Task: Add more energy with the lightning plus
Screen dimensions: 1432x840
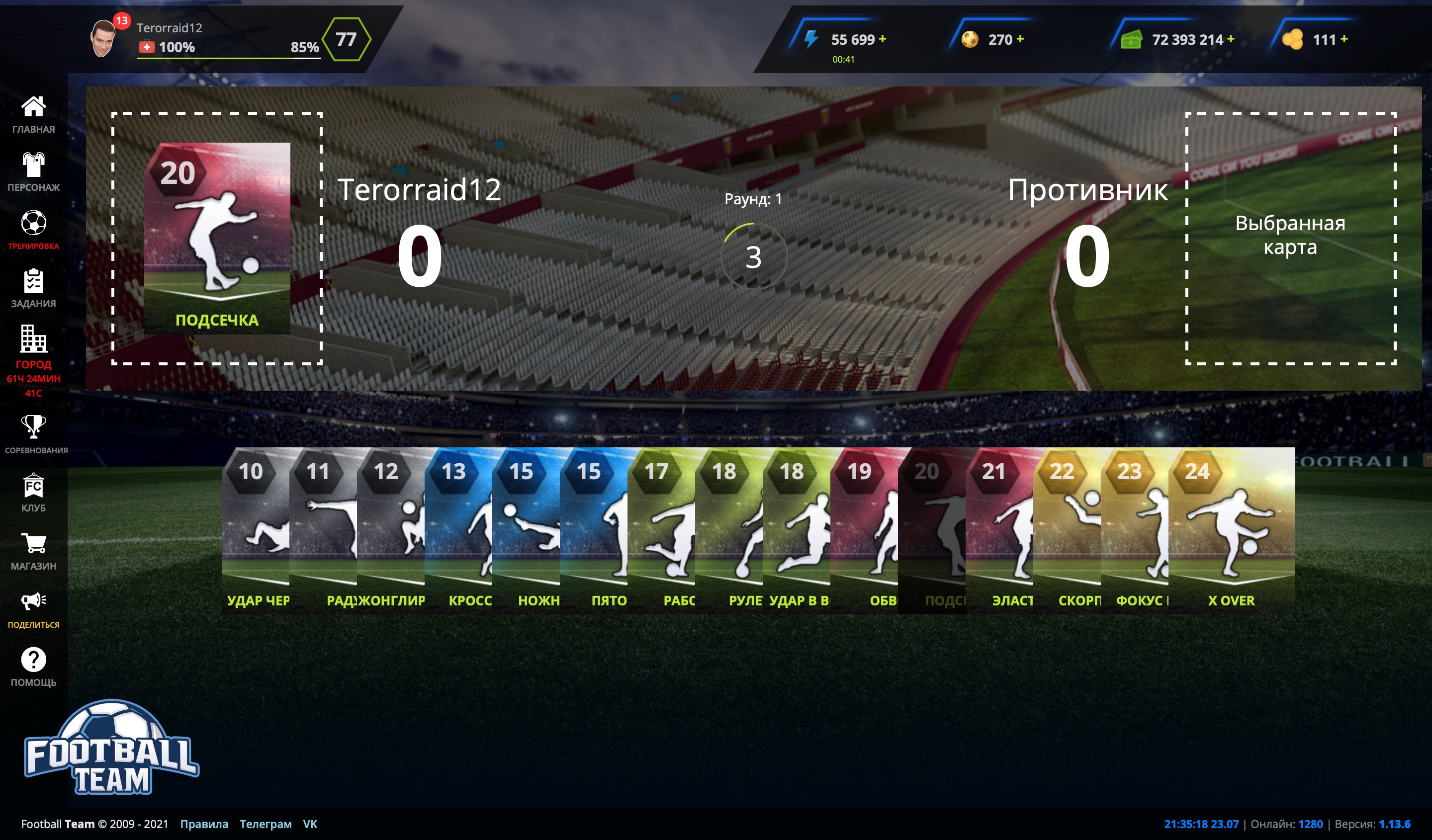Action: 883,39
